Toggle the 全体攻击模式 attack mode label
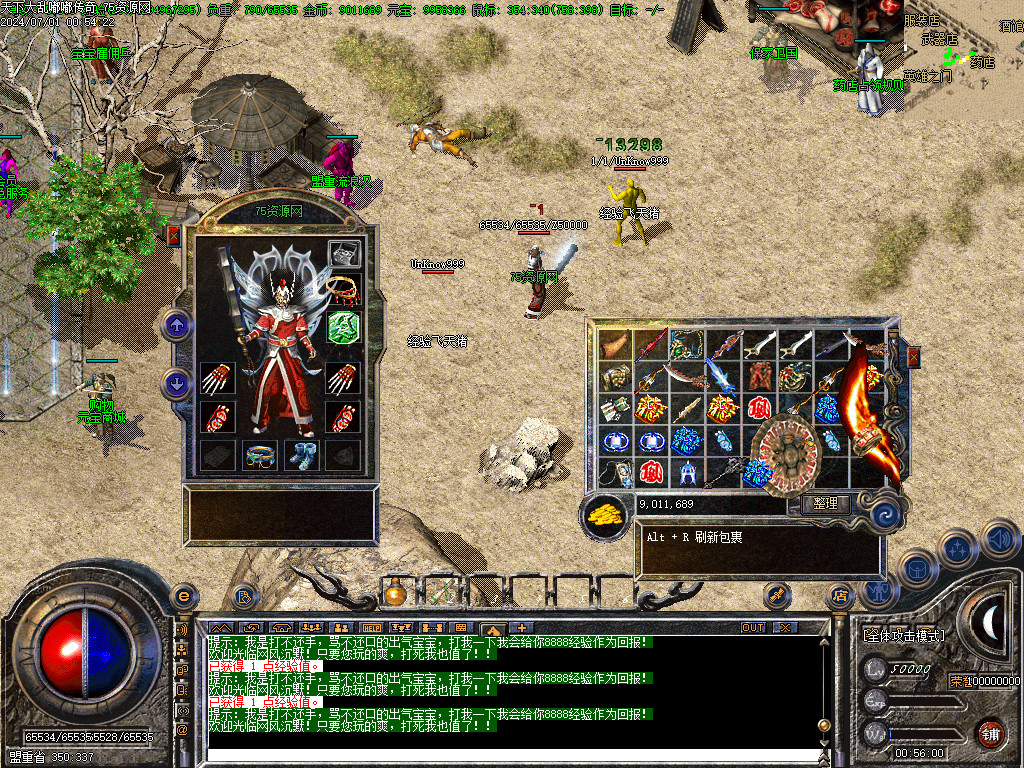The image size is (1024, 768). click(903, 635)
